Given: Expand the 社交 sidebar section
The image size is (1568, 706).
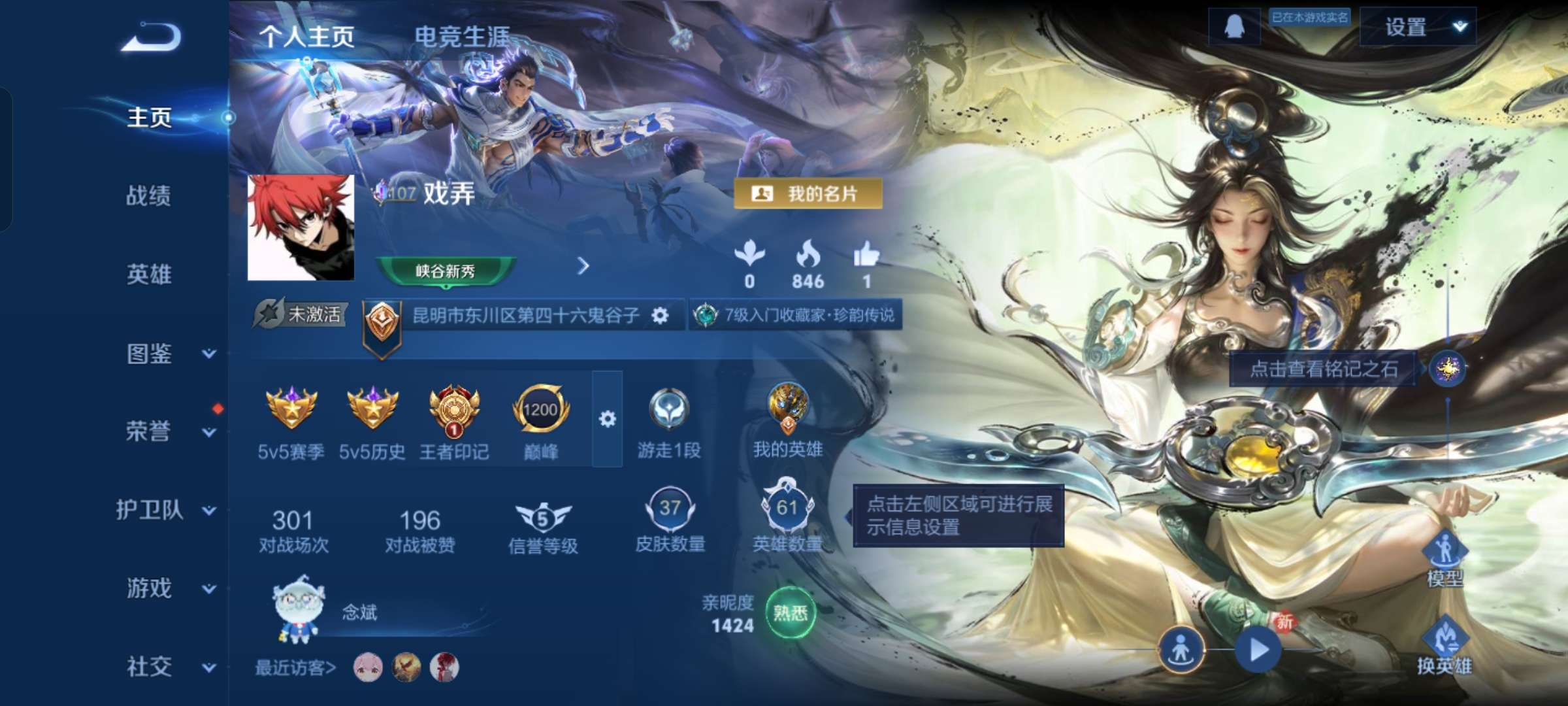Looking at the screenshot, I should [147, 667].
